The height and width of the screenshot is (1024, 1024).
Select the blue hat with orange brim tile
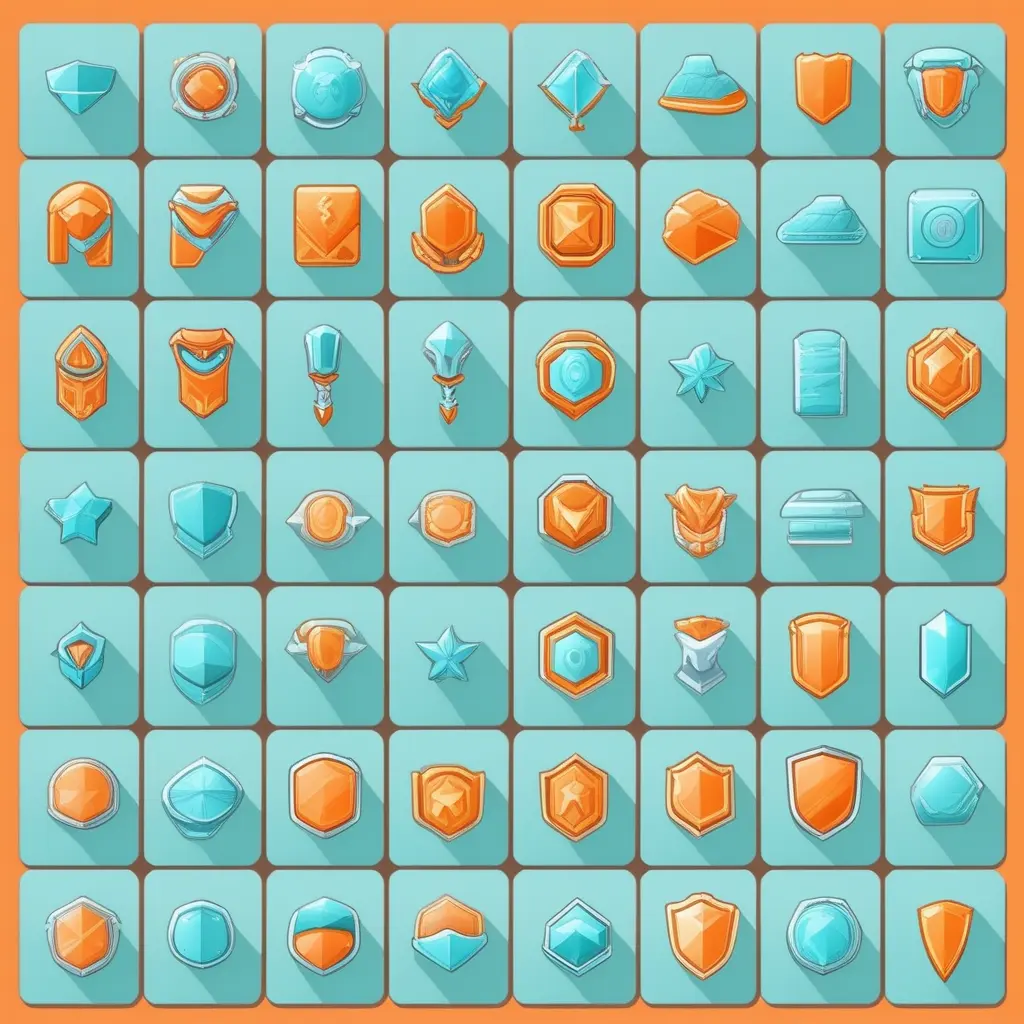pos(703,85)
